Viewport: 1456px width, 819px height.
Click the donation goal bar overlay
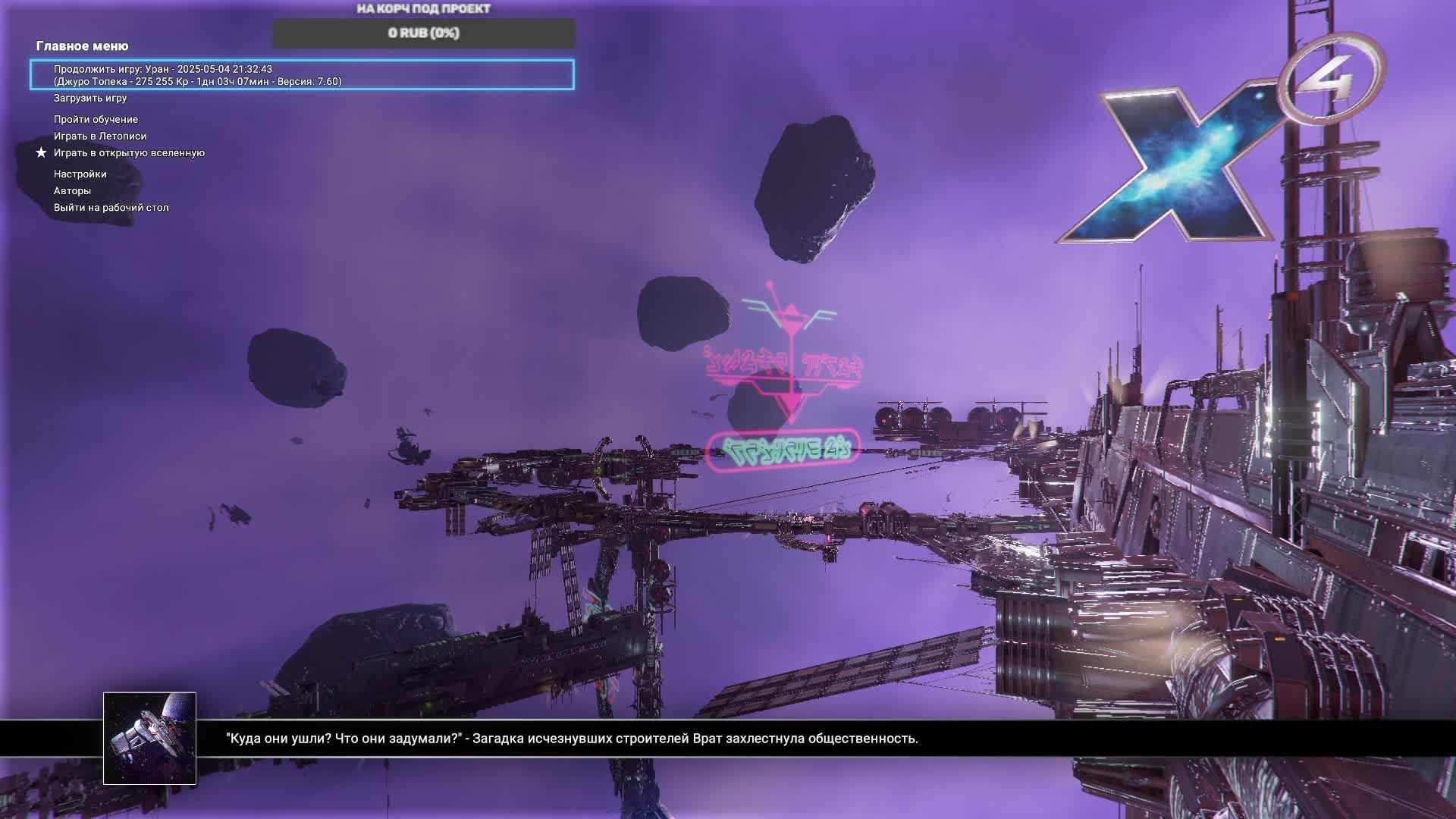coord(424,33)
